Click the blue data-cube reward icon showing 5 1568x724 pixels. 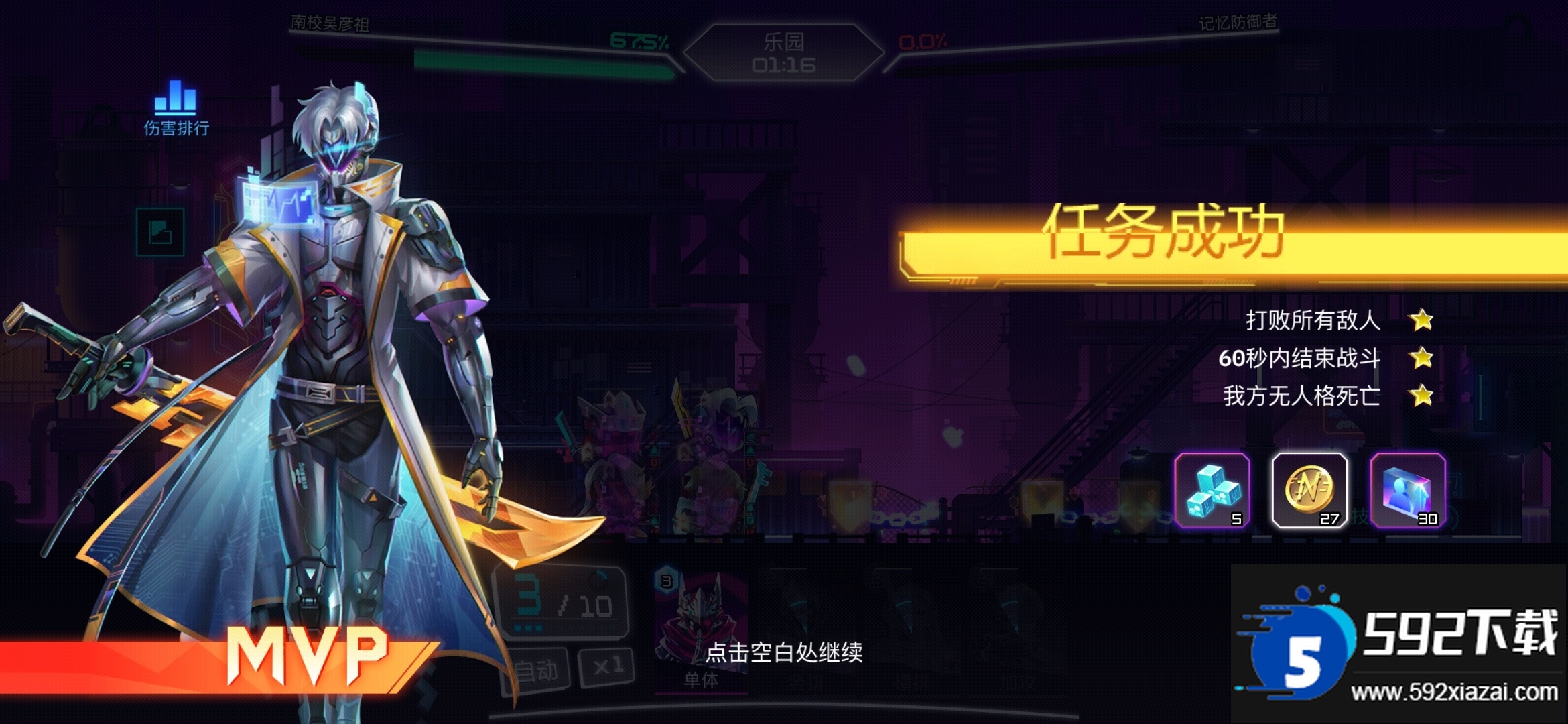(1212, 491)
